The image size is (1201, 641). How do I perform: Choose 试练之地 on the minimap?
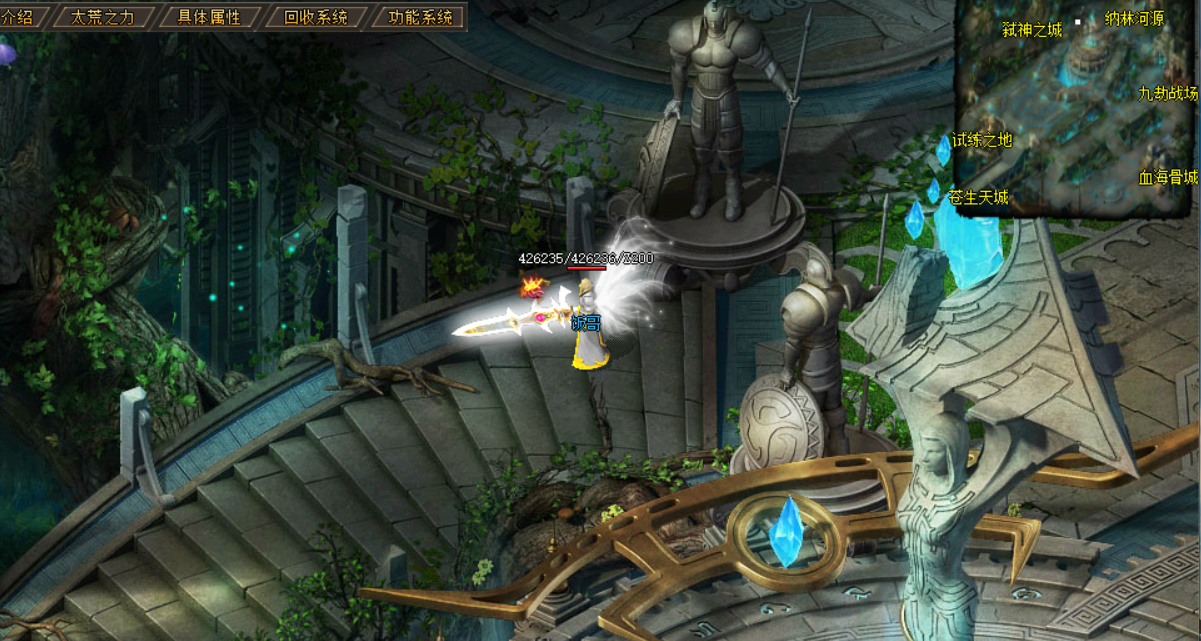click(x=982, y=140)
